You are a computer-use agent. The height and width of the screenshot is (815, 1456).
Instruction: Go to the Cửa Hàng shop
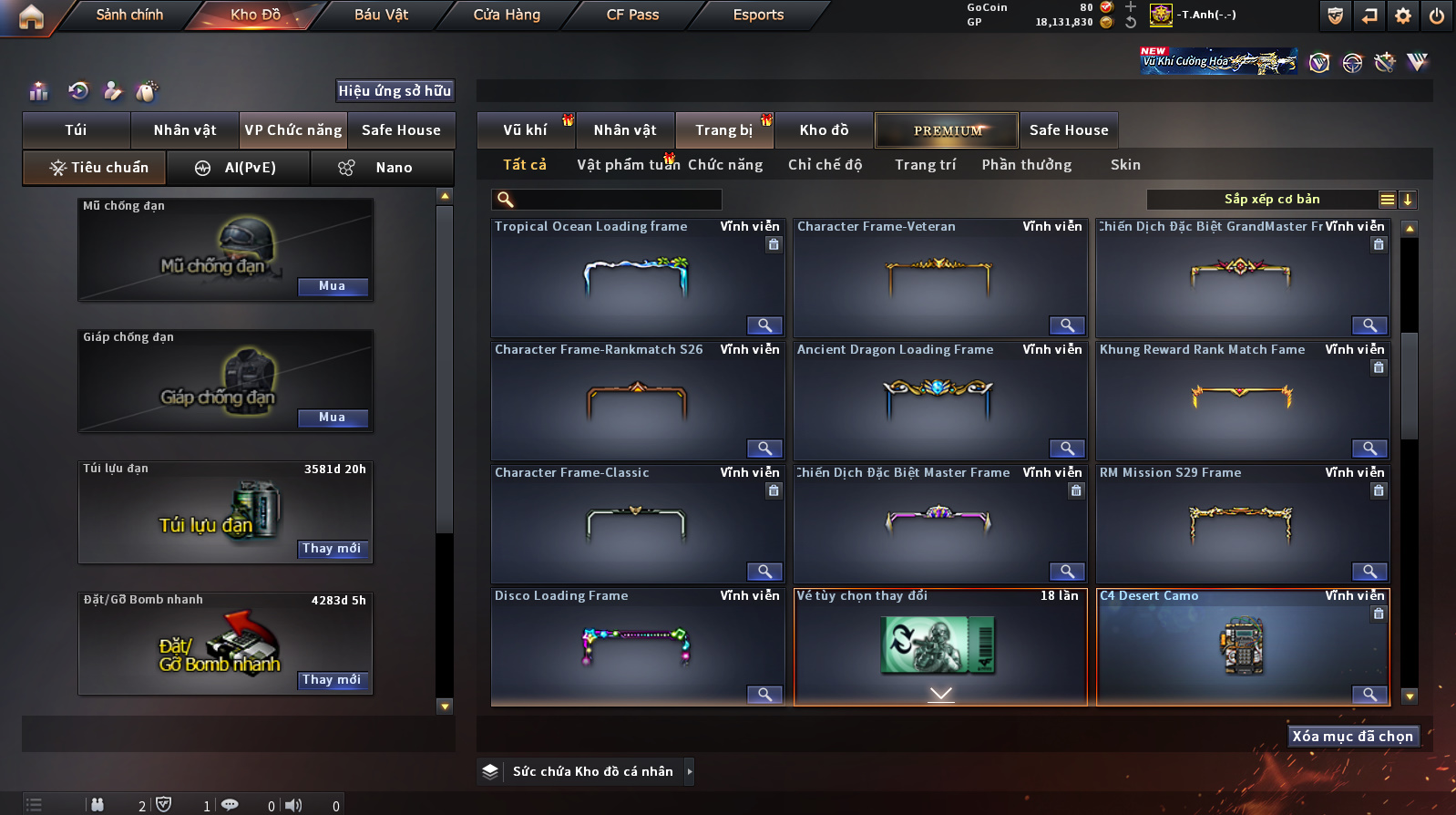507,15
